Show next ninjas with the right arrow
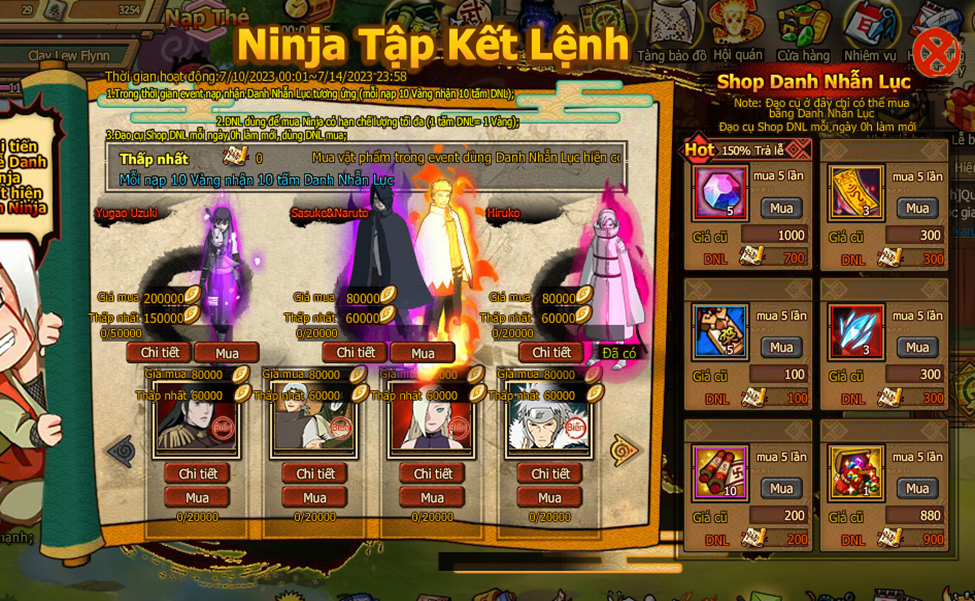Image resolution: width=975 pixels, height=601 pixels. [626, 450]
